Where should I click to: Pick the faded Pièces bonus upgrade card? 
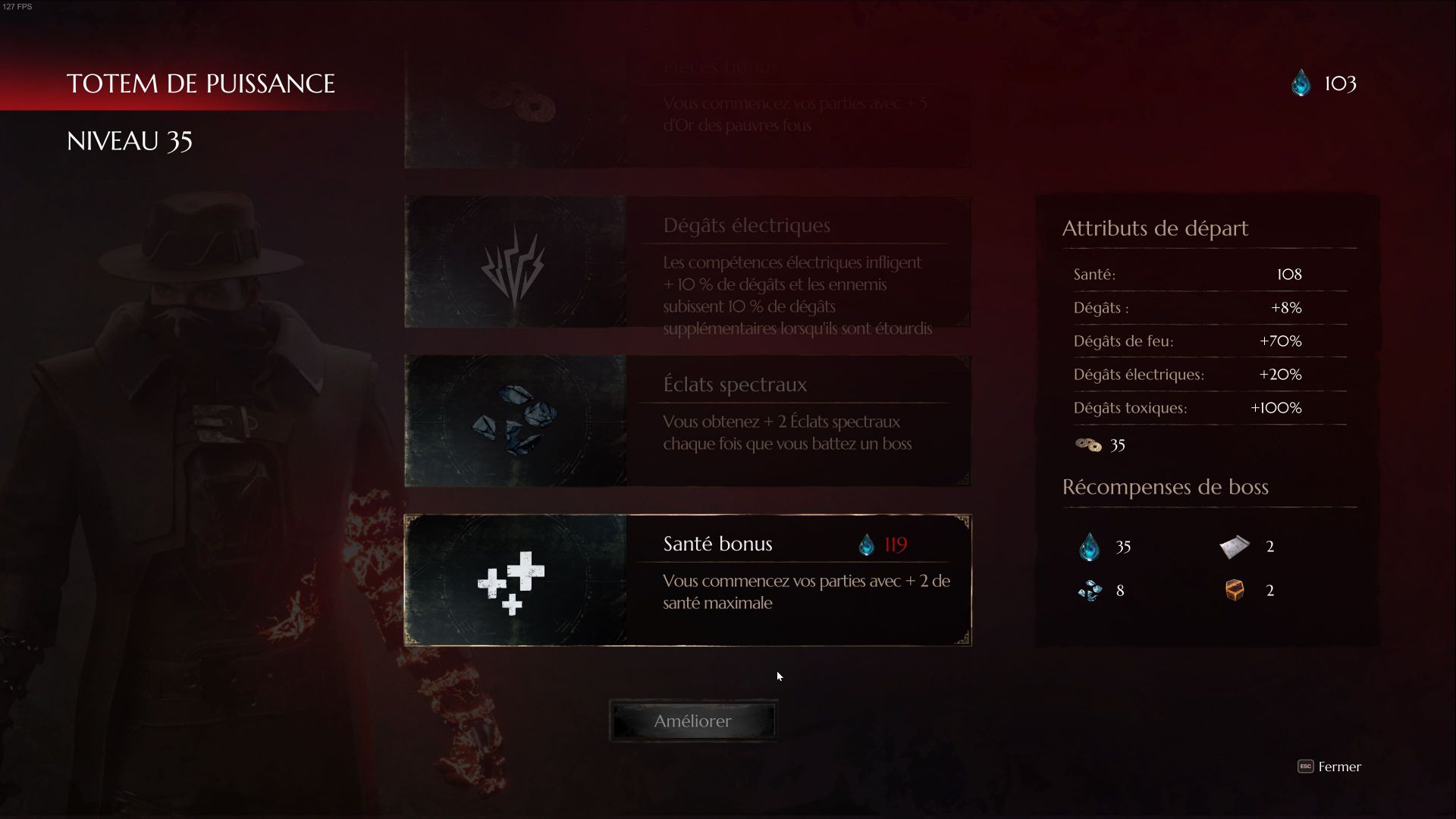pos(687,106)
